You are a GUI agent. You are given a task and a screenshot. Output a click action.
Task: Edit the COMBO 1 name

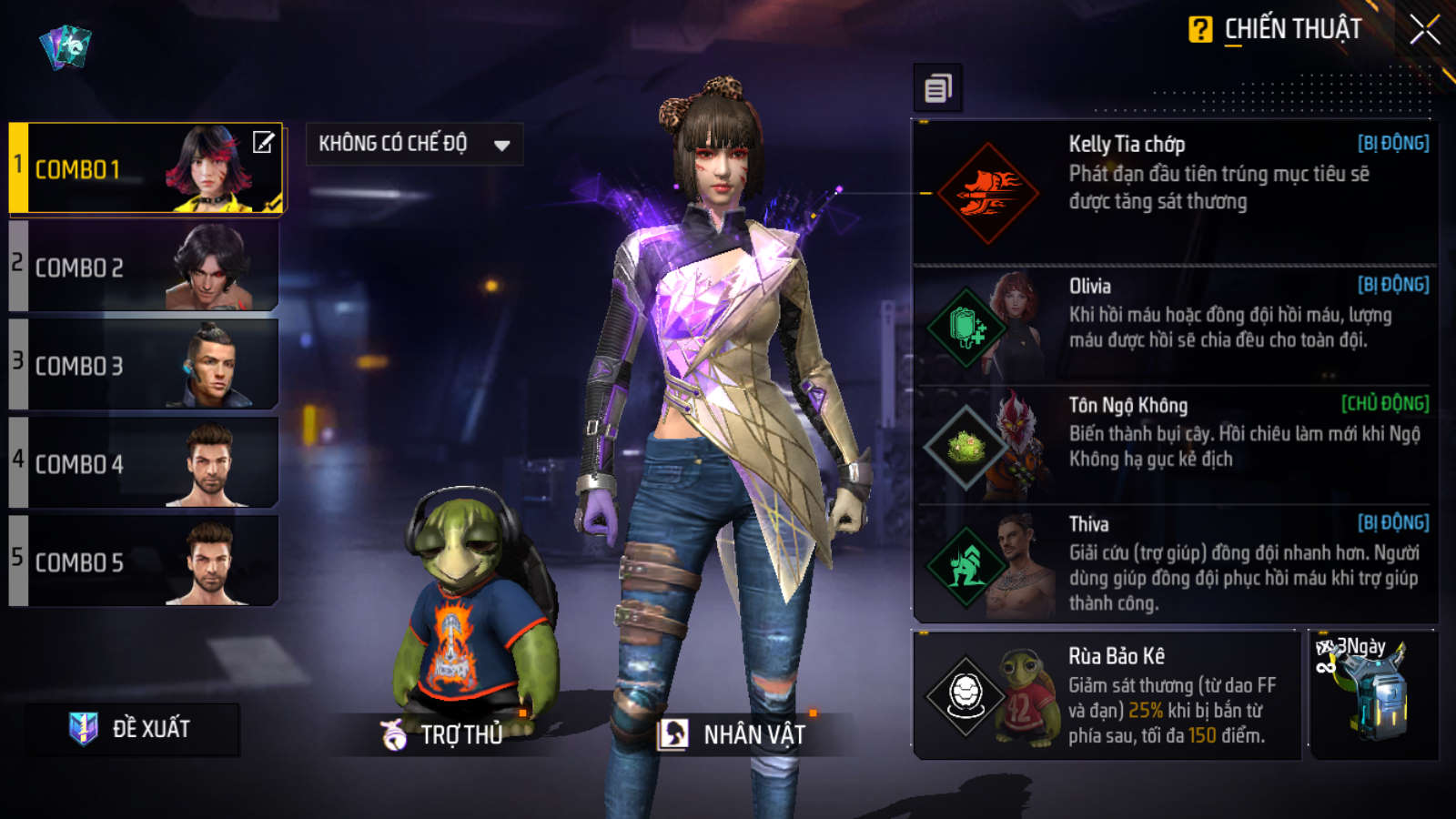[x=263, y=142]
